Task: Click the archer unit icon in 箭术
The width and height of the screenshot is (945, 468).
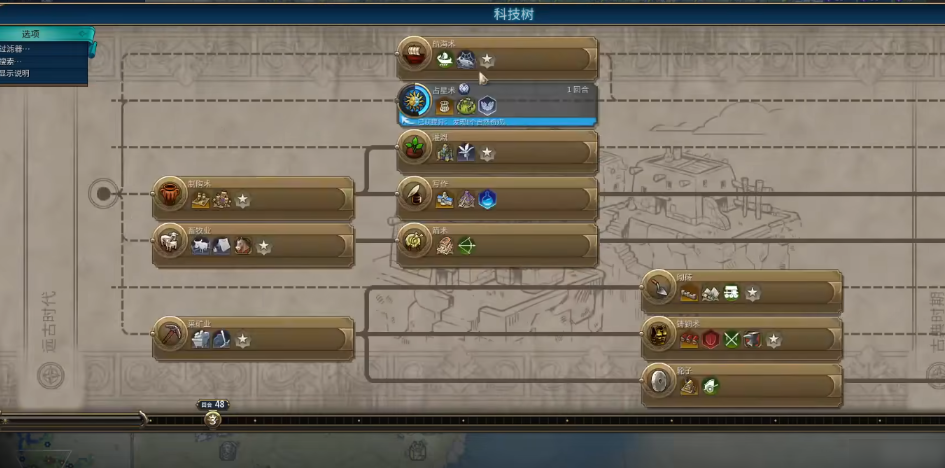Action: 467,246
